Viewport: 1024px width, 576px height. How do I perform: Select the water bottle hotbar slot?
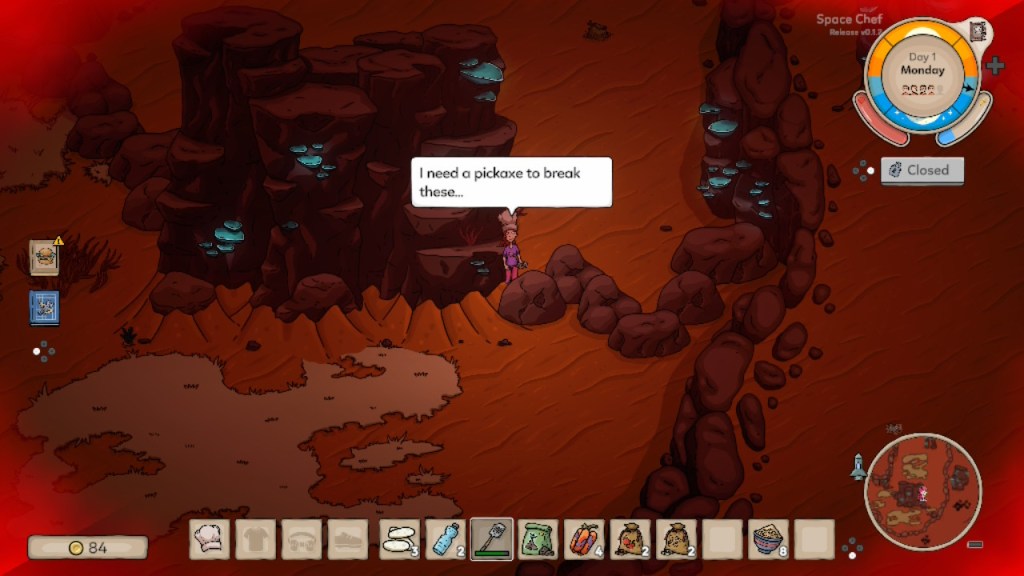pos(445,539)
